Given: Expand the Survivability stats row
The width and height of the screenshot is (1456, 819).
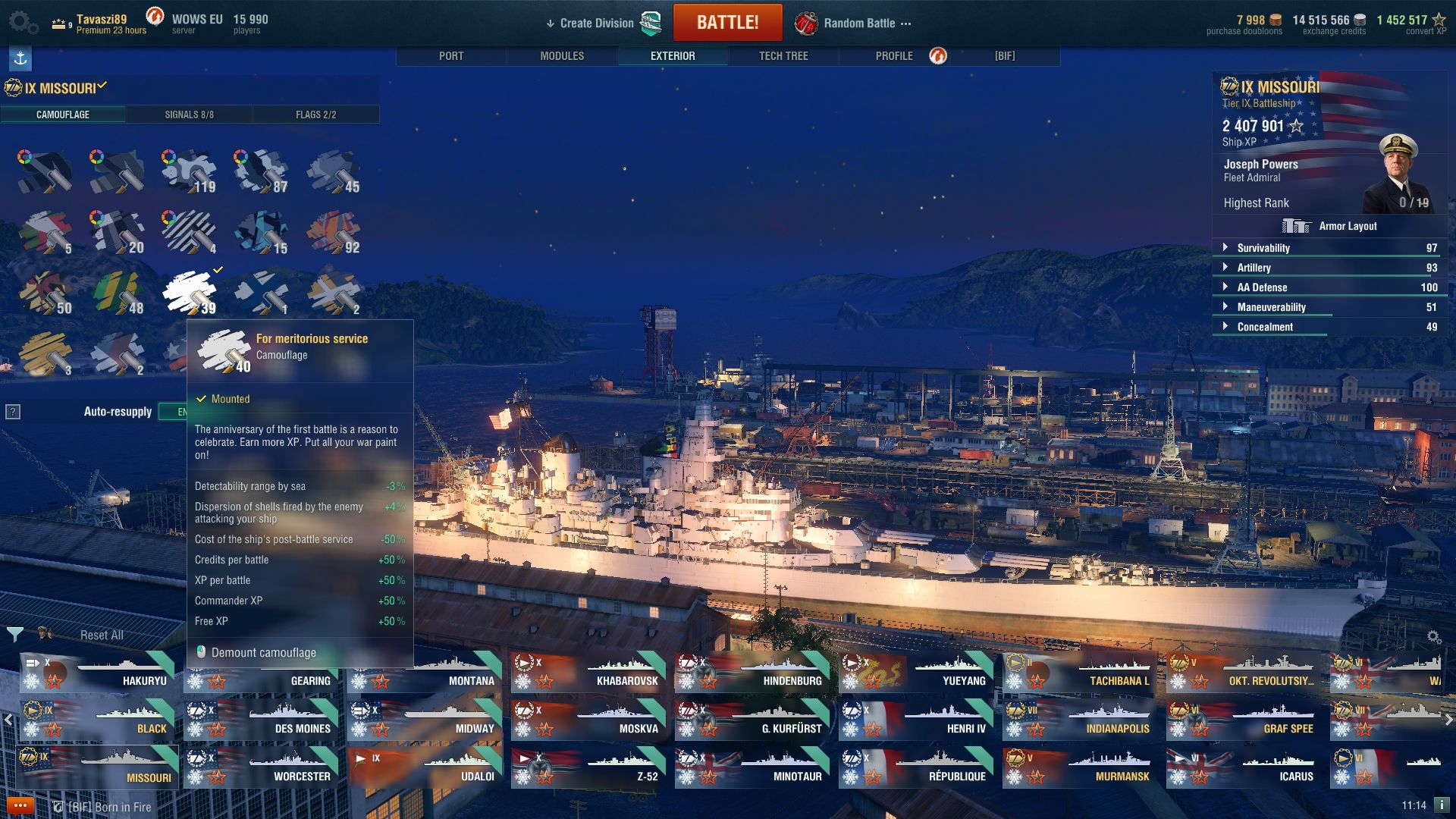Looking at the screenshot, I should pyautogui.click(x=1263, y=248).
